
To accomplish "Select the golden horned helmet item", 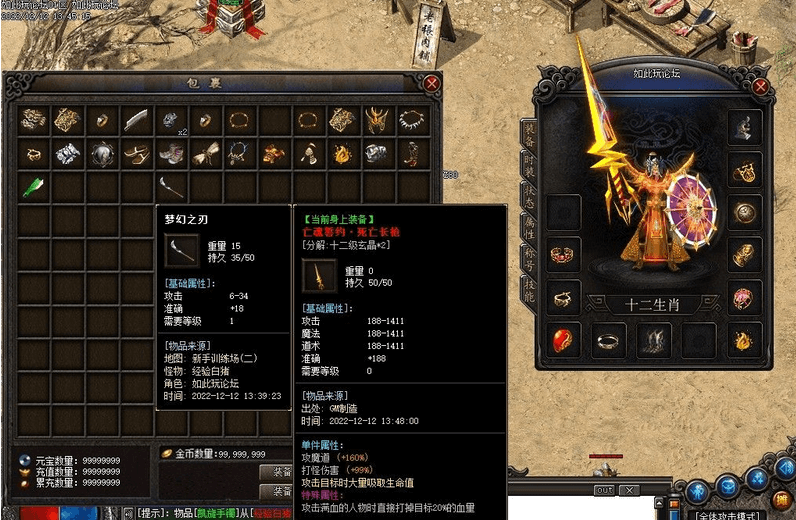I will [x=377, y=121].
